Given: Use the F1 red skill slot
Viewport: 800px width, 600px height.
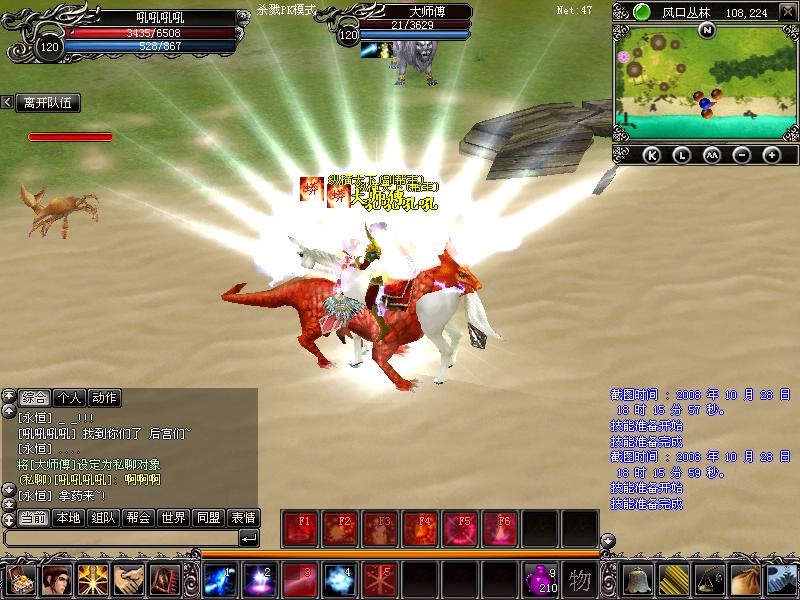Looking at the screenshot, I should point(301,528).
